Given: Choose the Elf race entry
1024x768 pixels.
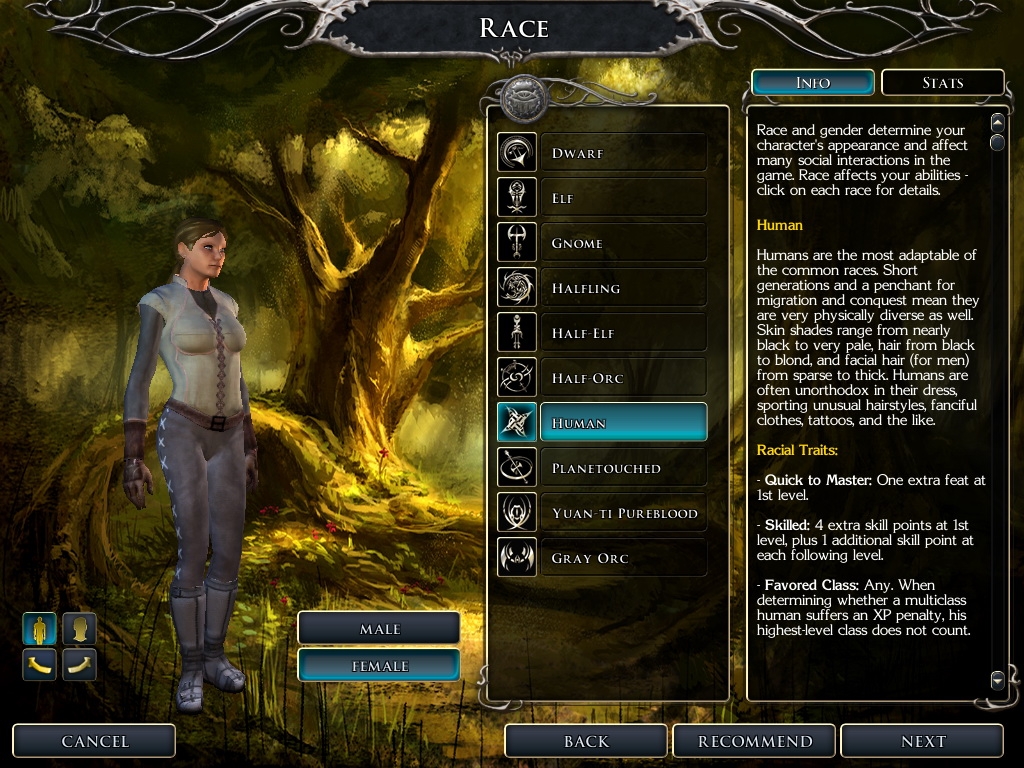Looking at the screenshot, I should 622,198.
